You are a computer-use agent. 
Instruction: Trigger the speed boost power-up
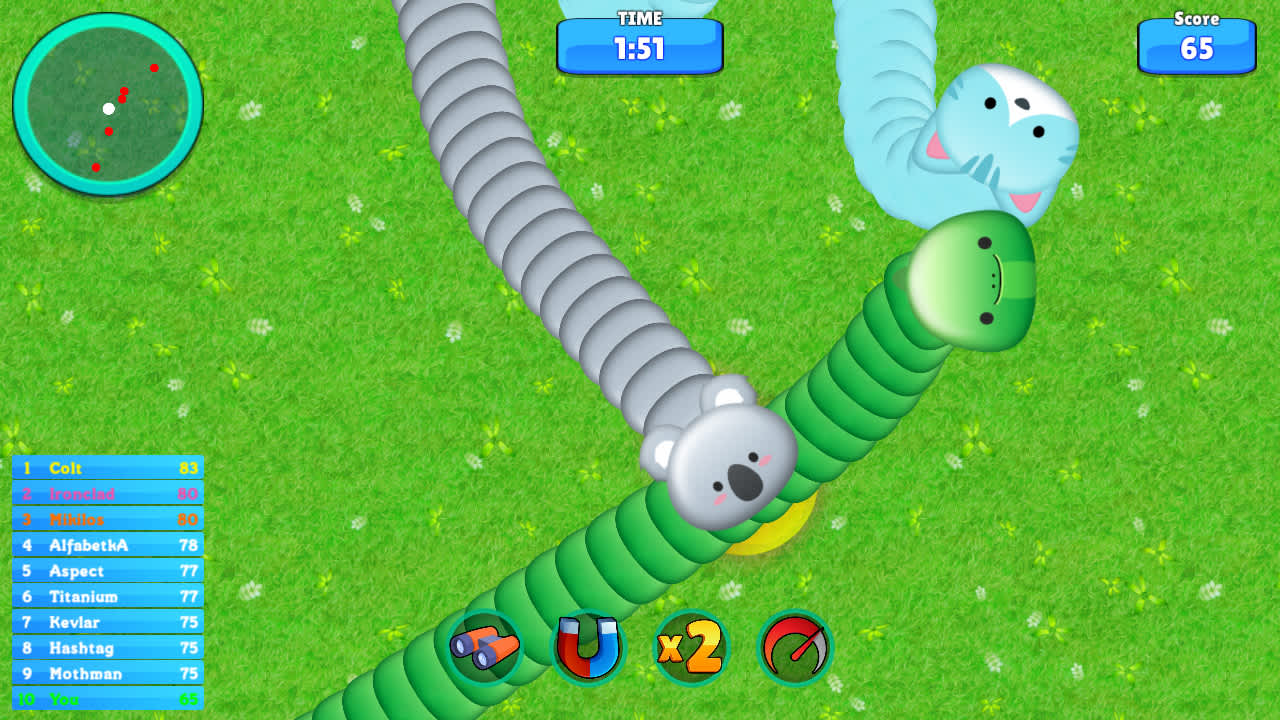point(793,648)
